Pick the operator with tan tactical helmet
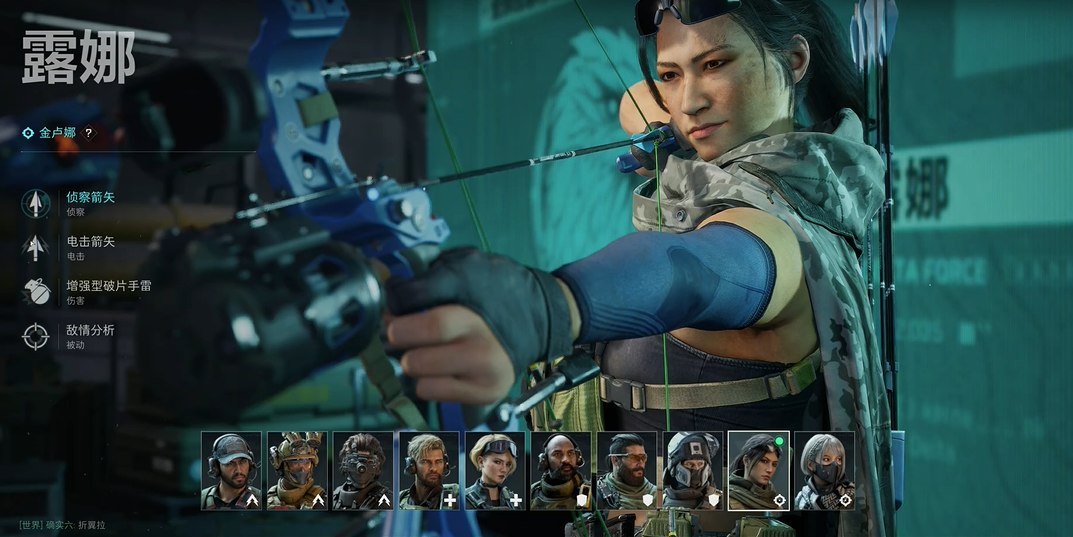Viewport: 1073px width, 537px height. coord(297,471)
